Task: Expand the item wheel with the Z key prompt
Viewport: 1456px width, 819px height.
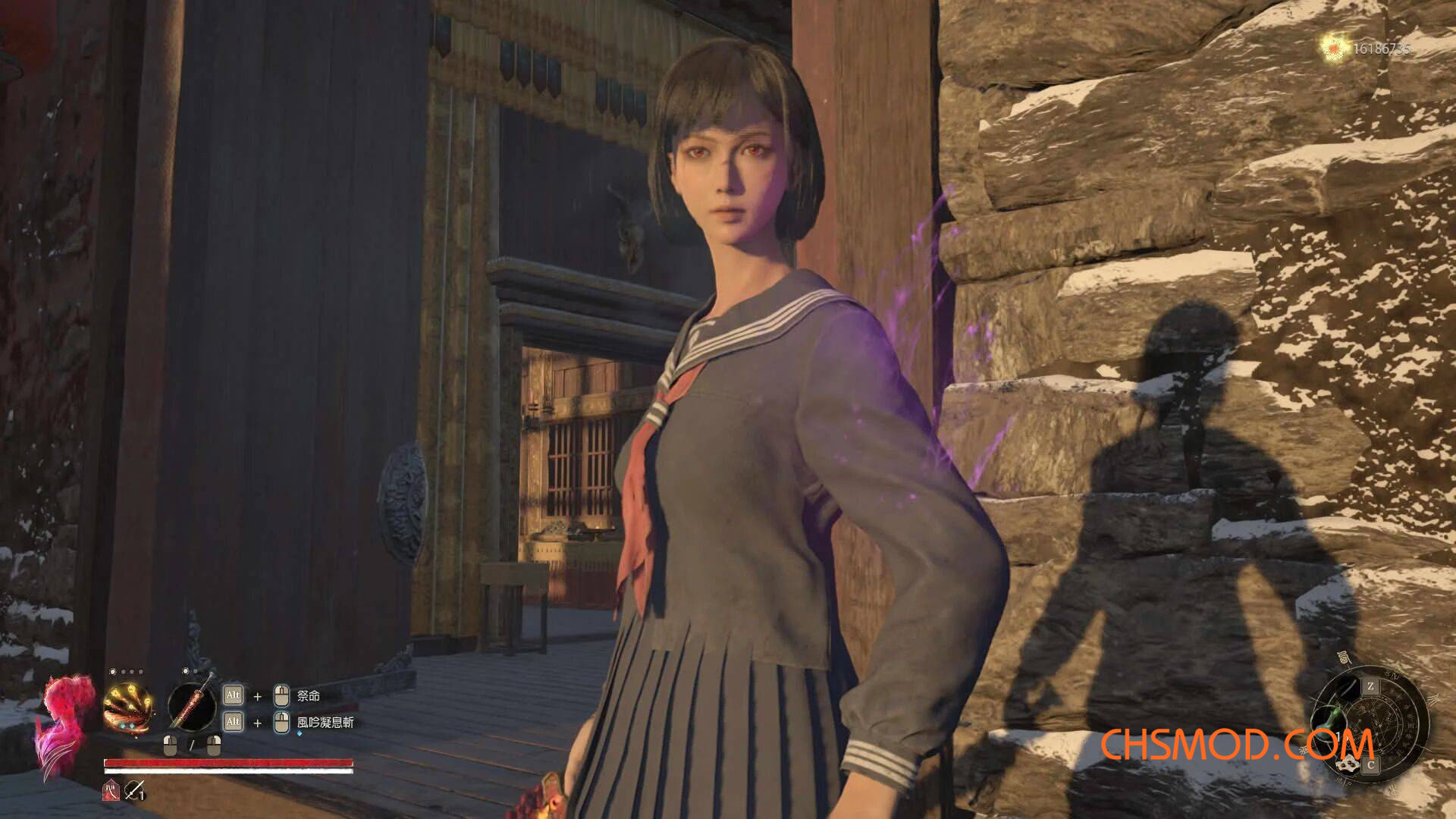Action: 1371,686
